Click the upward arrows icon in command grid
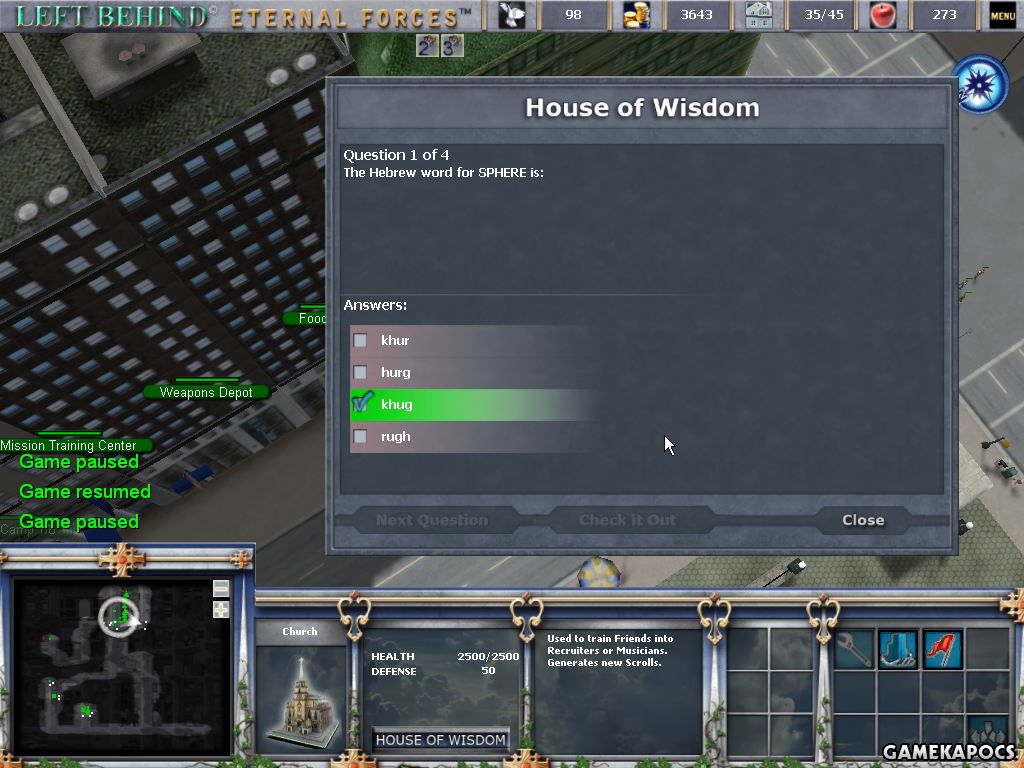The image size is (1024, 768). (x=987, y=735)
